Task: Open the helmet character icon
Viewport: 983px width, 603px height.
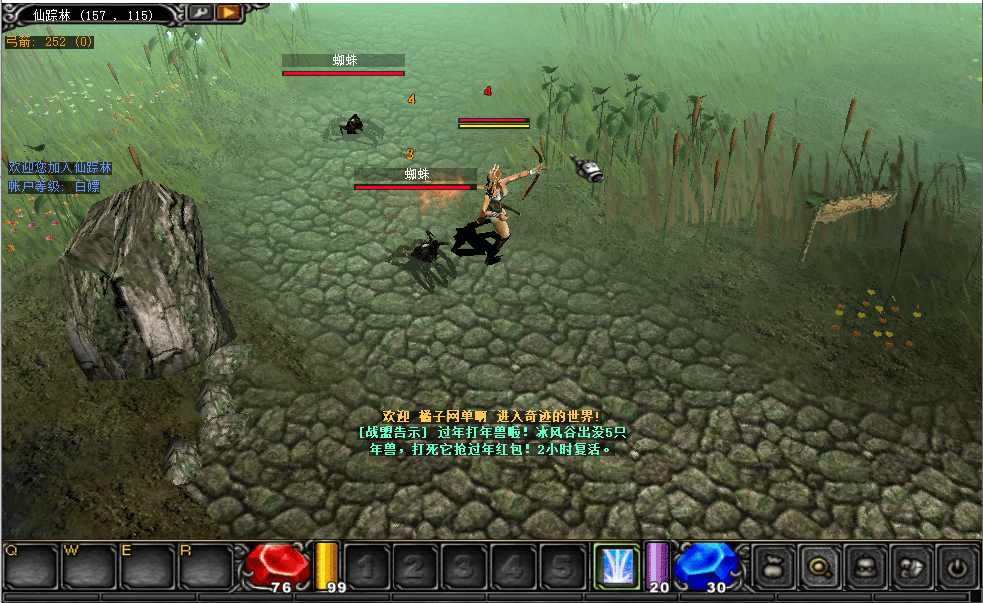Action: coord(866,567)
